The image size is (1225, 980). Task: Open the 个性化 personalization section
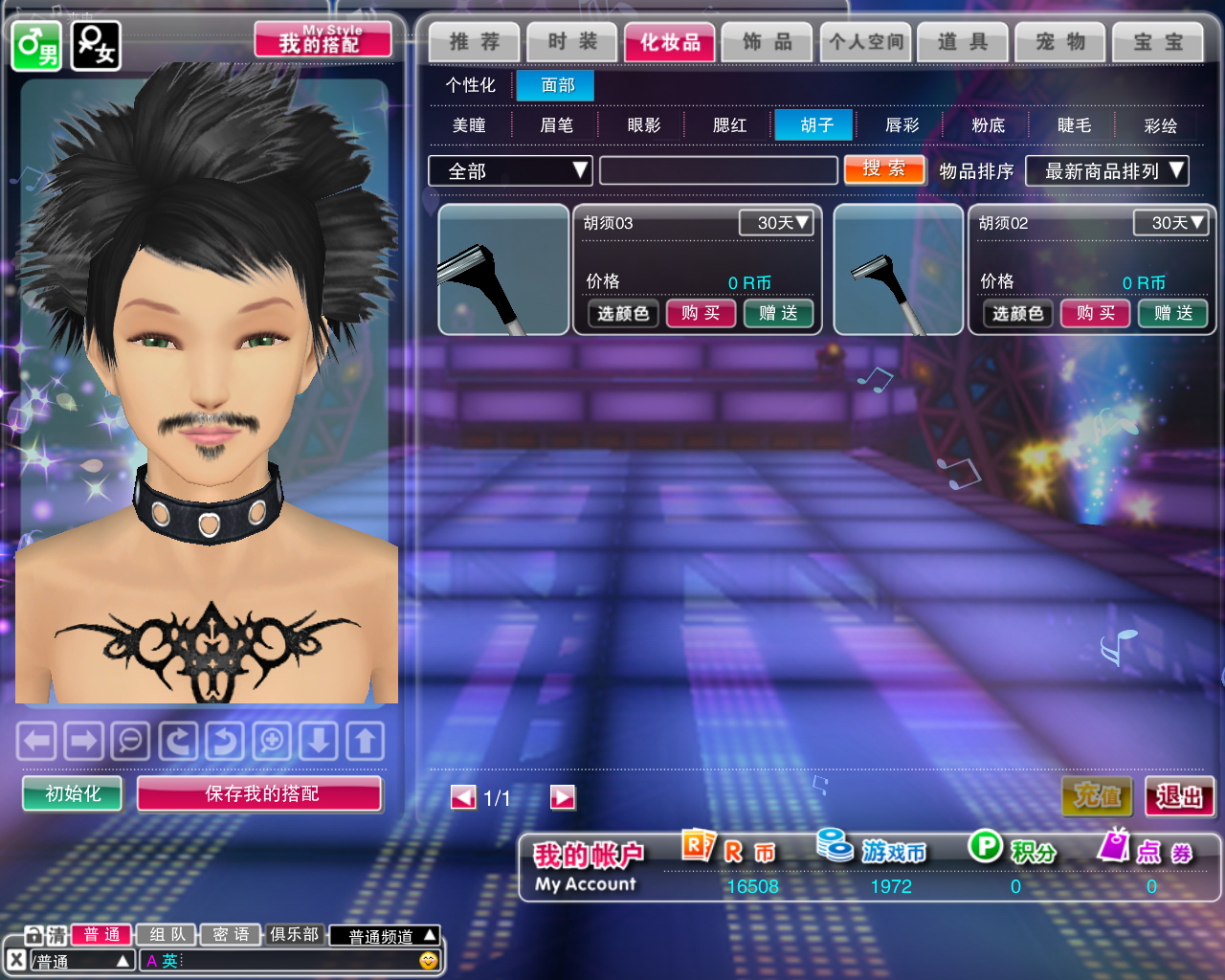point(470,85)
